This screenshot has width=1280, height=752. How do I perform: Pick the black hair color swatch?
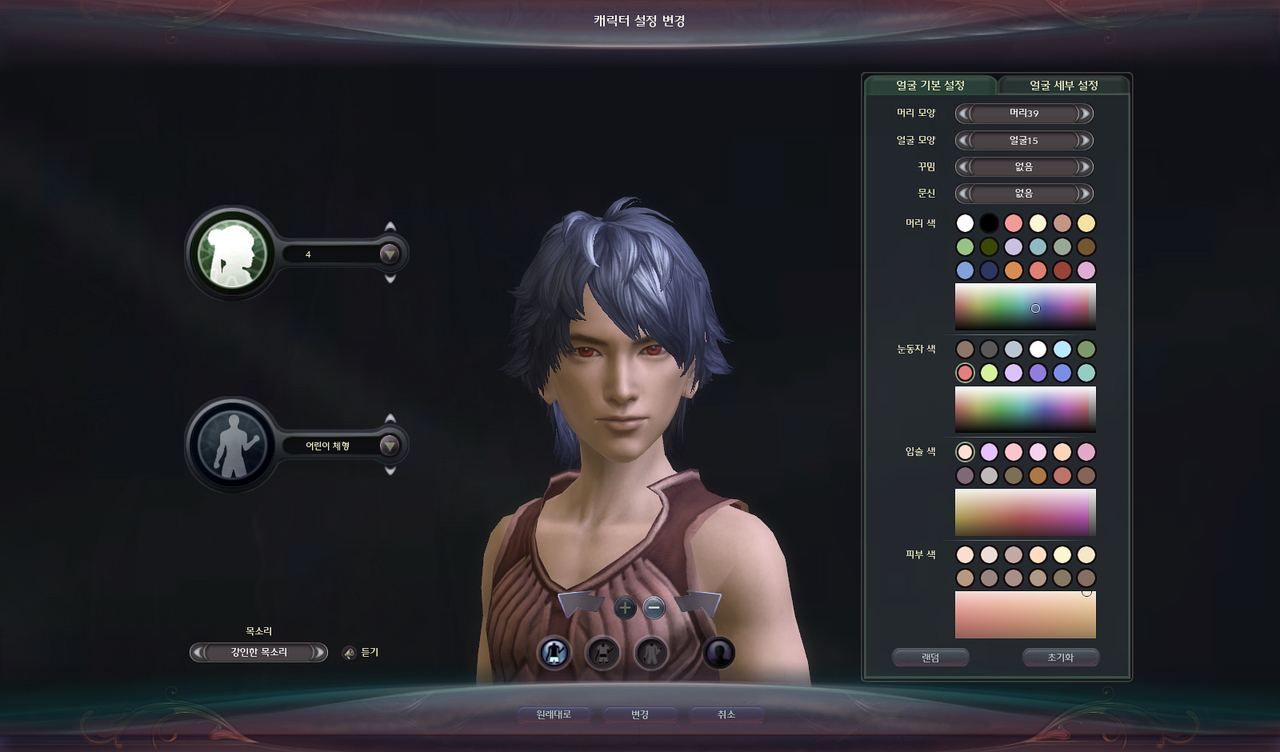pyautogui.click(x=989, y=223)
